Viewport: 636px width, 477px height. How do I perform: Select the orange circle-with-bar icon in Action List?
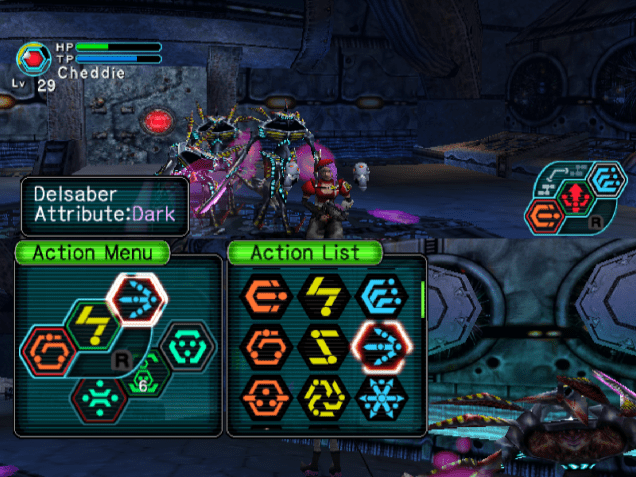click(x=266, y=399)
